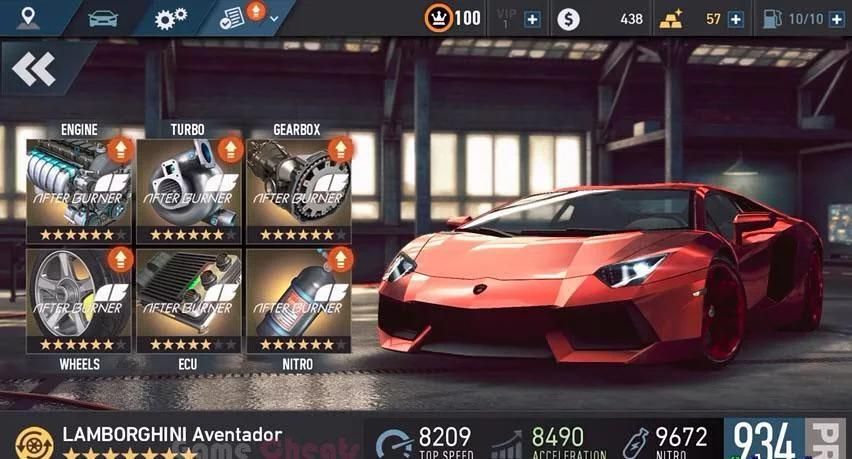The height and width of the screenshot is (459, 852).
Task: Select the Nitro bottle upgrade part
Action: (x=299, y=300)
